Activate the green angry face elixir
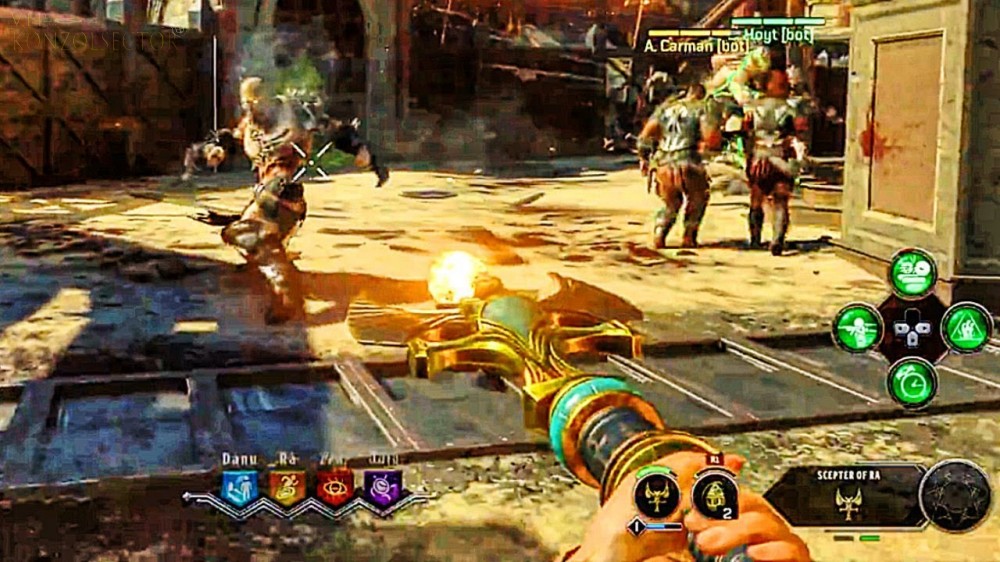The height and width of the screenshot is (562, 1000). (913, 274)
